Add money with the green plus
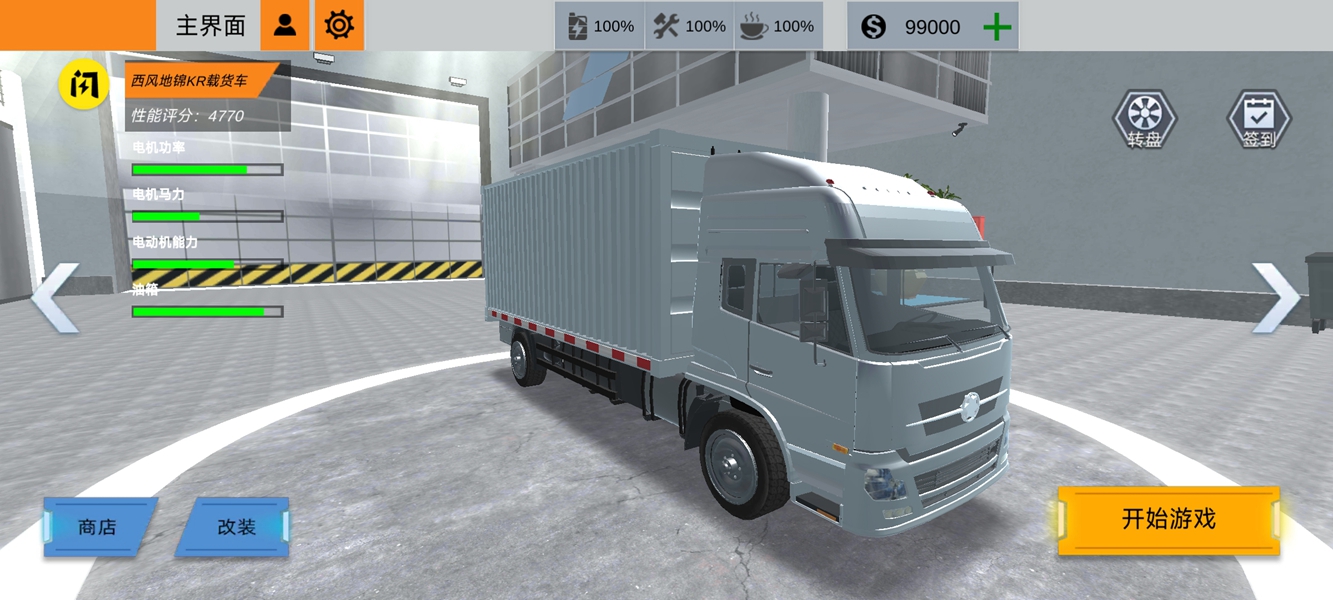Screen dimensions: 1333x600 [997, 27]
